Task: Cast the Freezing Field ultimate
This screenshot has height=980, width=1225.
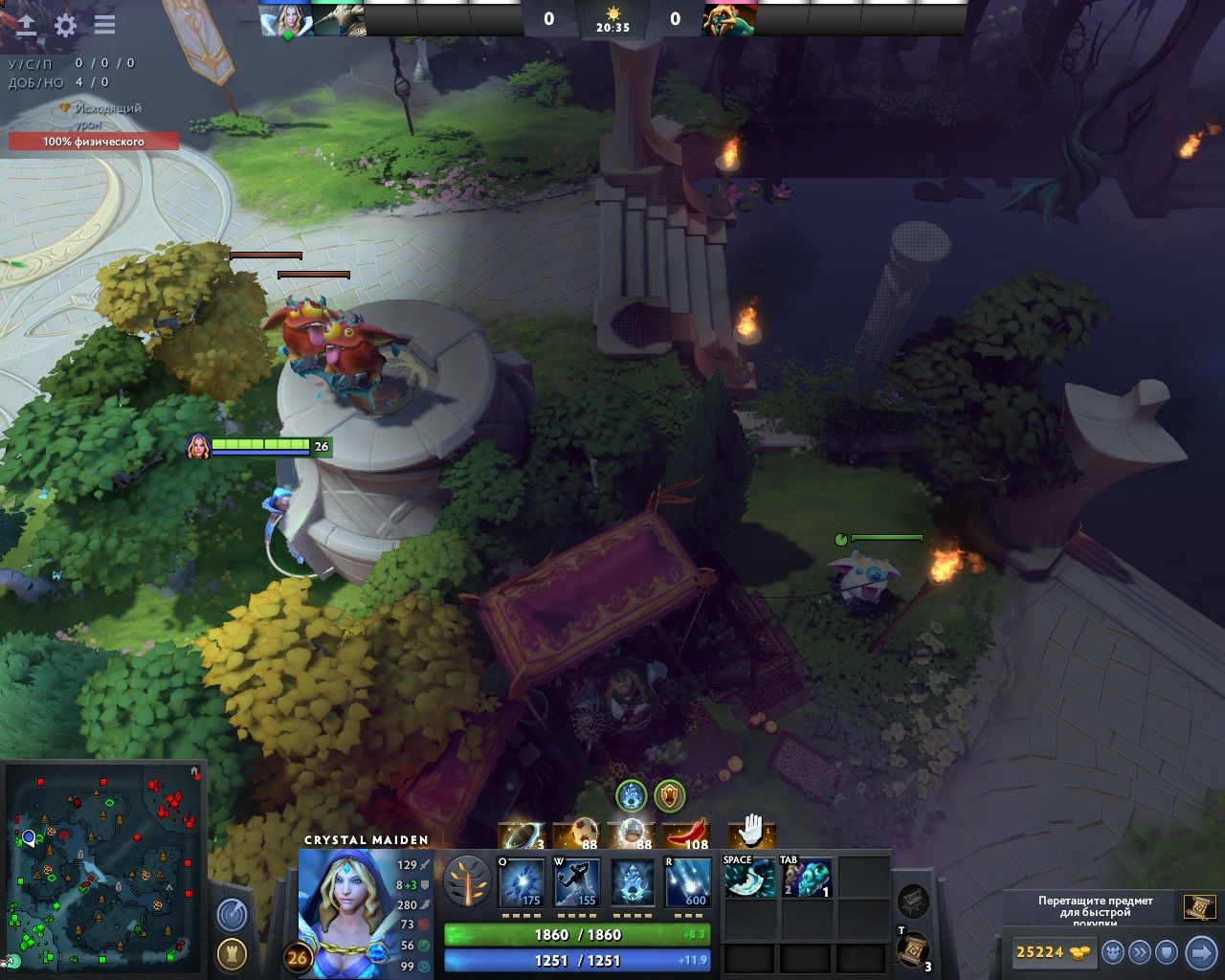Action: click(x=688, y=882)
